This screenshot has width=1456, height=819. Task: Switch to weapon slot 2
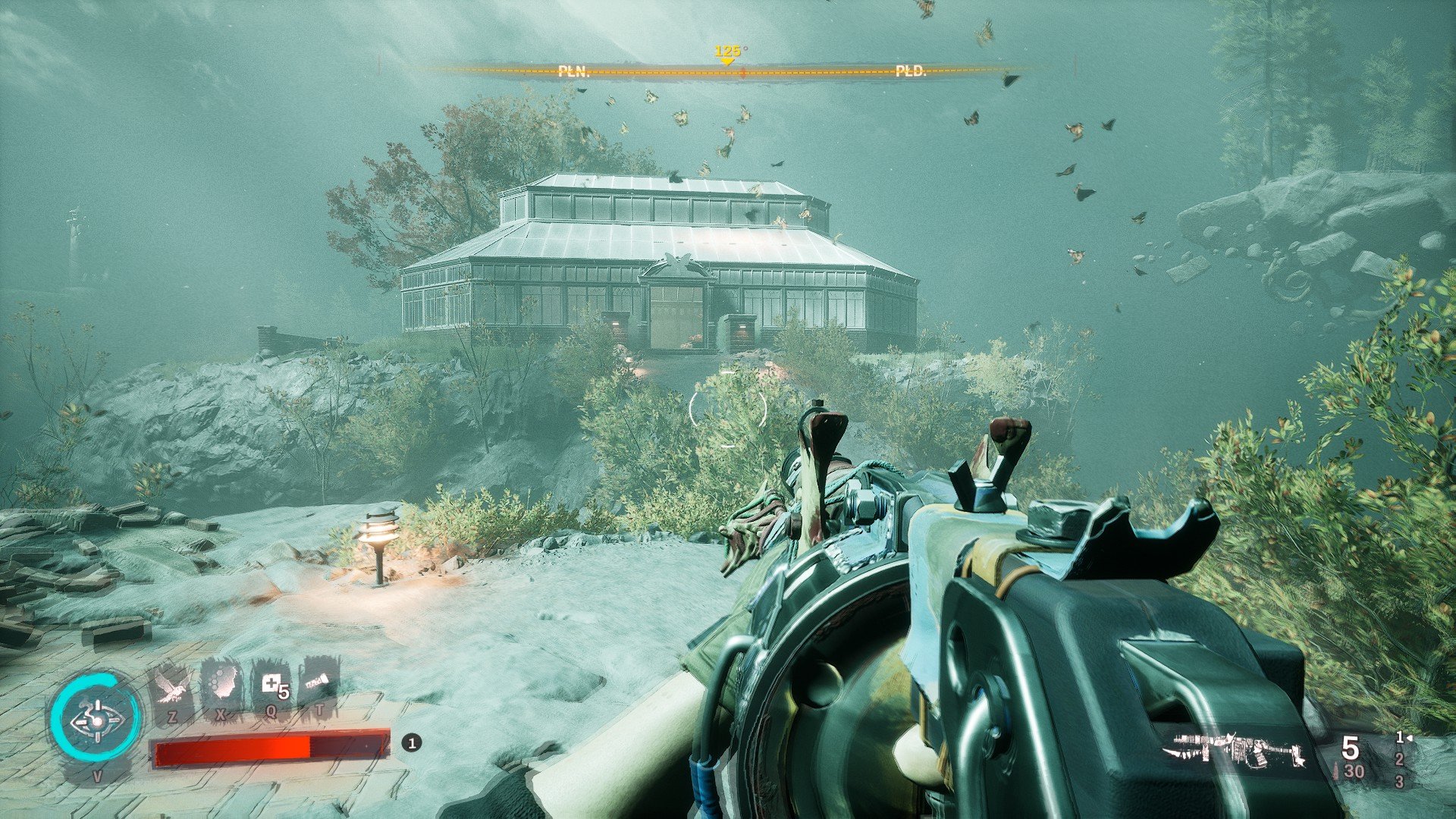(1399, 759)
